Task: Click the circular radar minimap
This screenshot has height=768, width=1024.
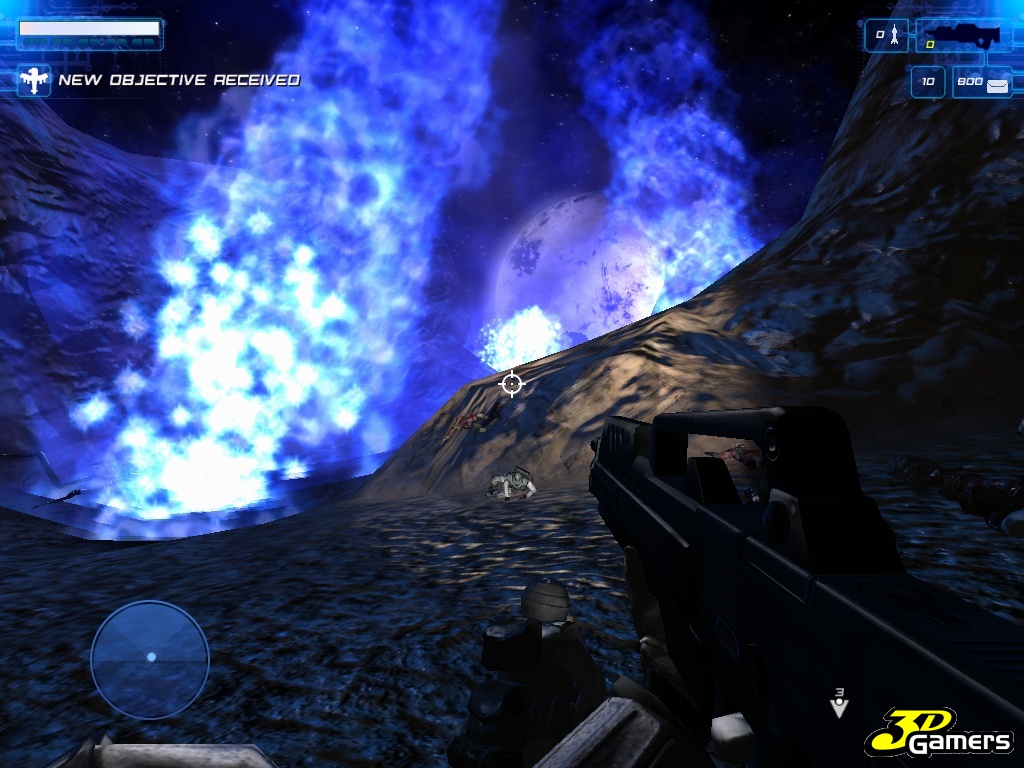Action: (150, 659)
